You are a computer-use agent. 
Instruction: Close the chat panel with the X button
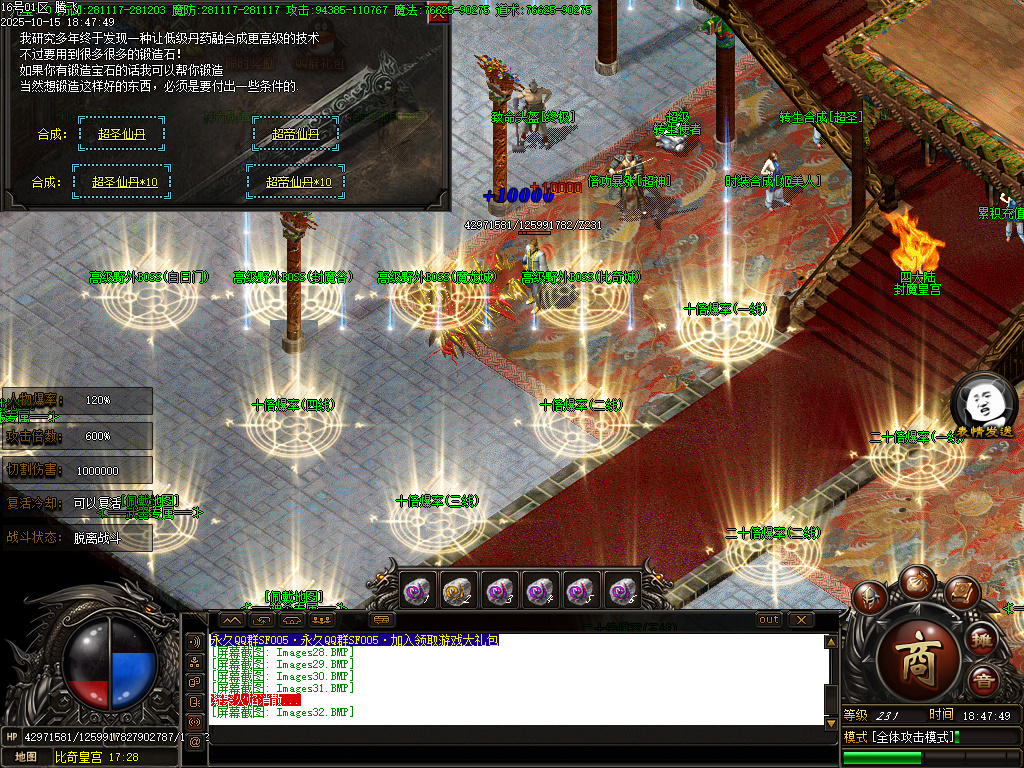coord(801,620)
